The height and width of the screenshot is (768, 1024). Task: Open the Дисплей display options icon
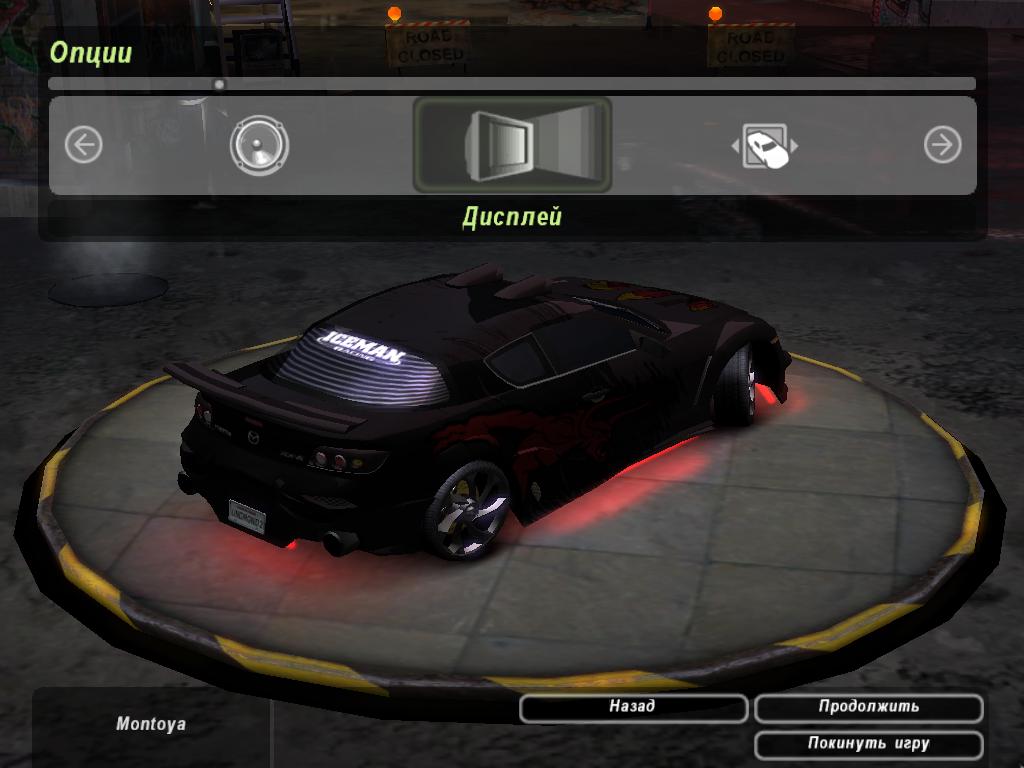tap(512, 145)
